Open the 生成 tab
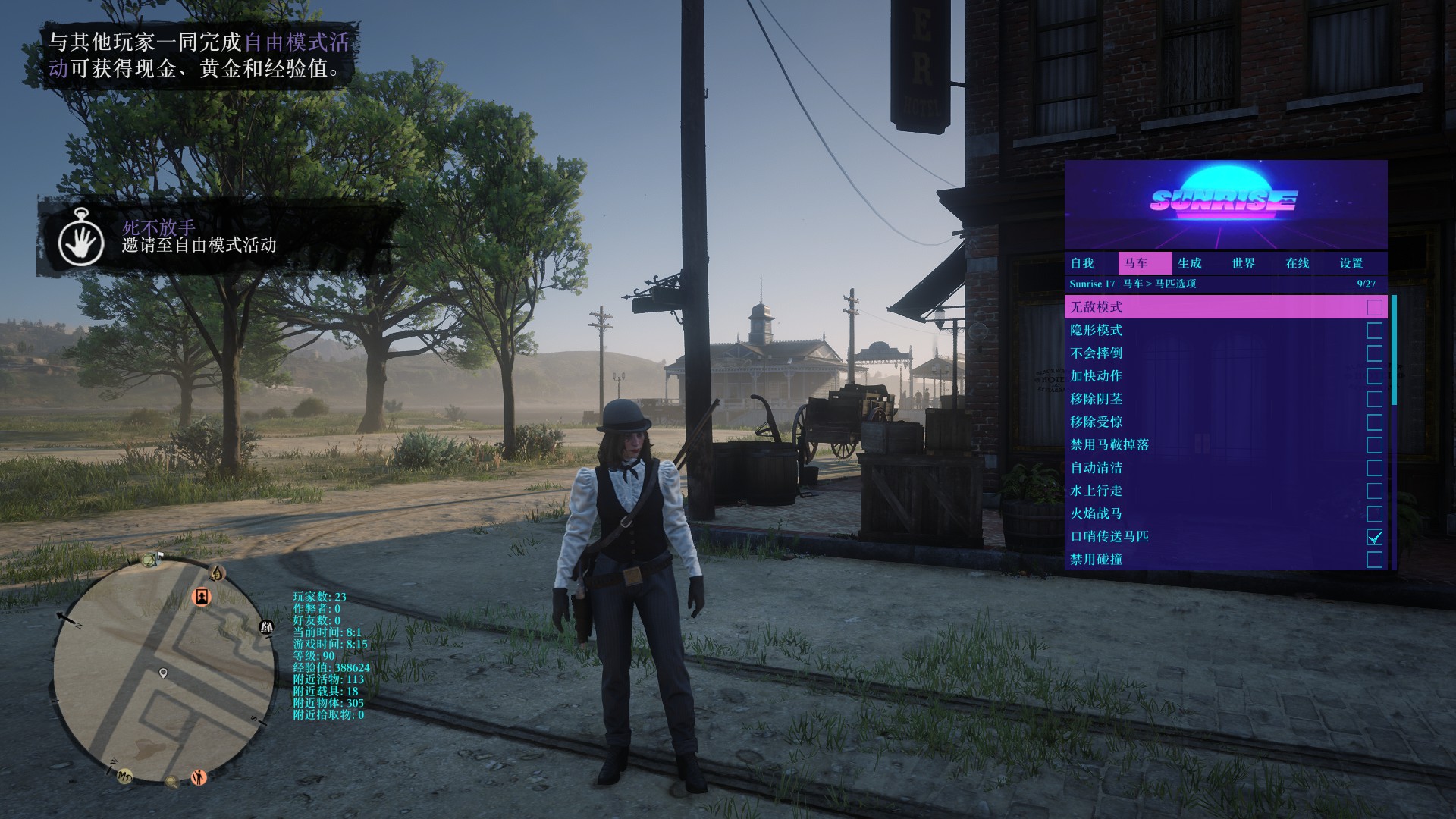This screenshot has width=1456, height=819. 1189,263
